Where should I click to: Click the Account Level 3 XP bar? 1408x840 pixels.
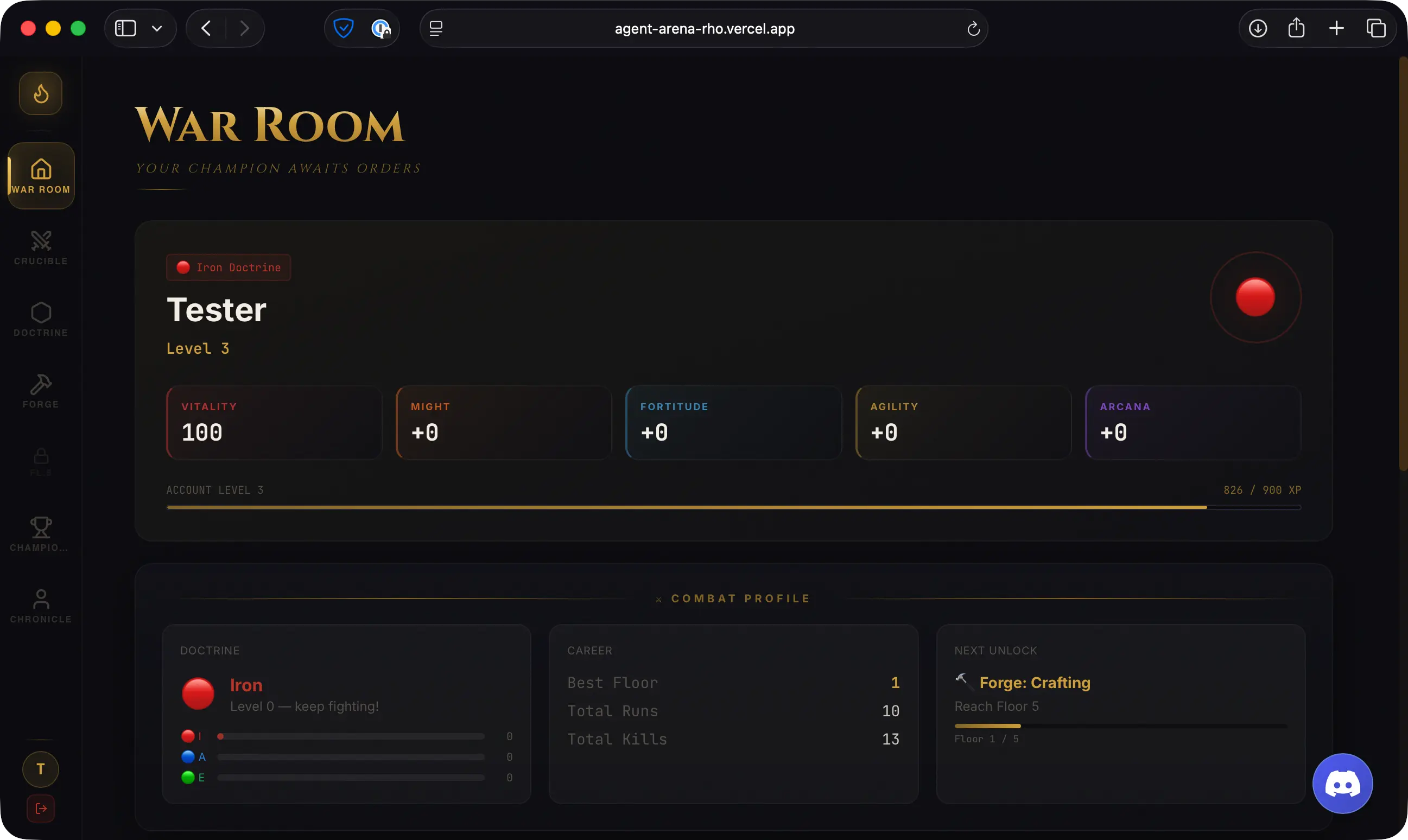[x=733, y=507]
